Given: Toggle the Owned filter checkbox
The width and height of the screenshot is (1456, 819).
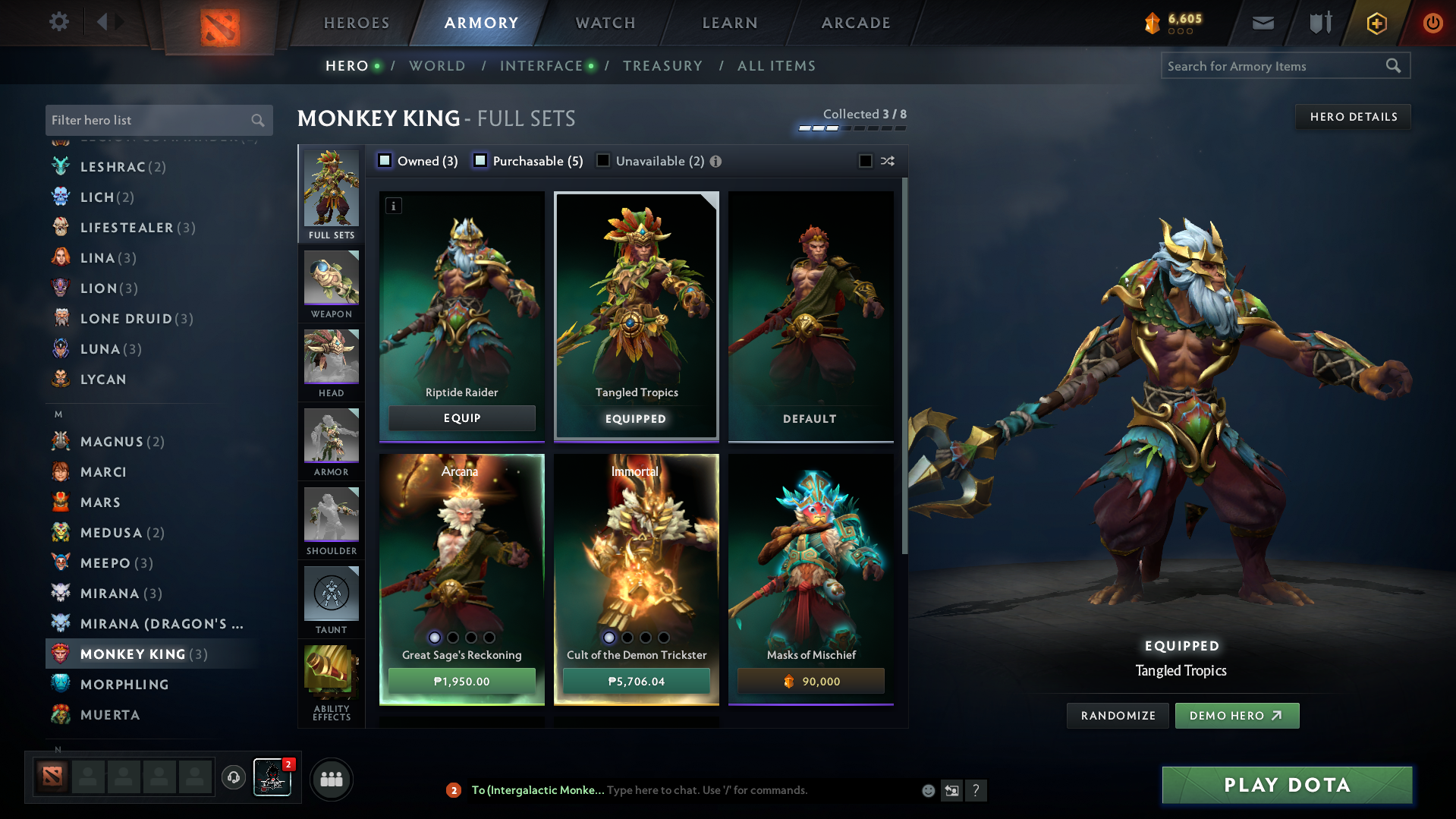Looking at the screenshot, I should 385,161.
